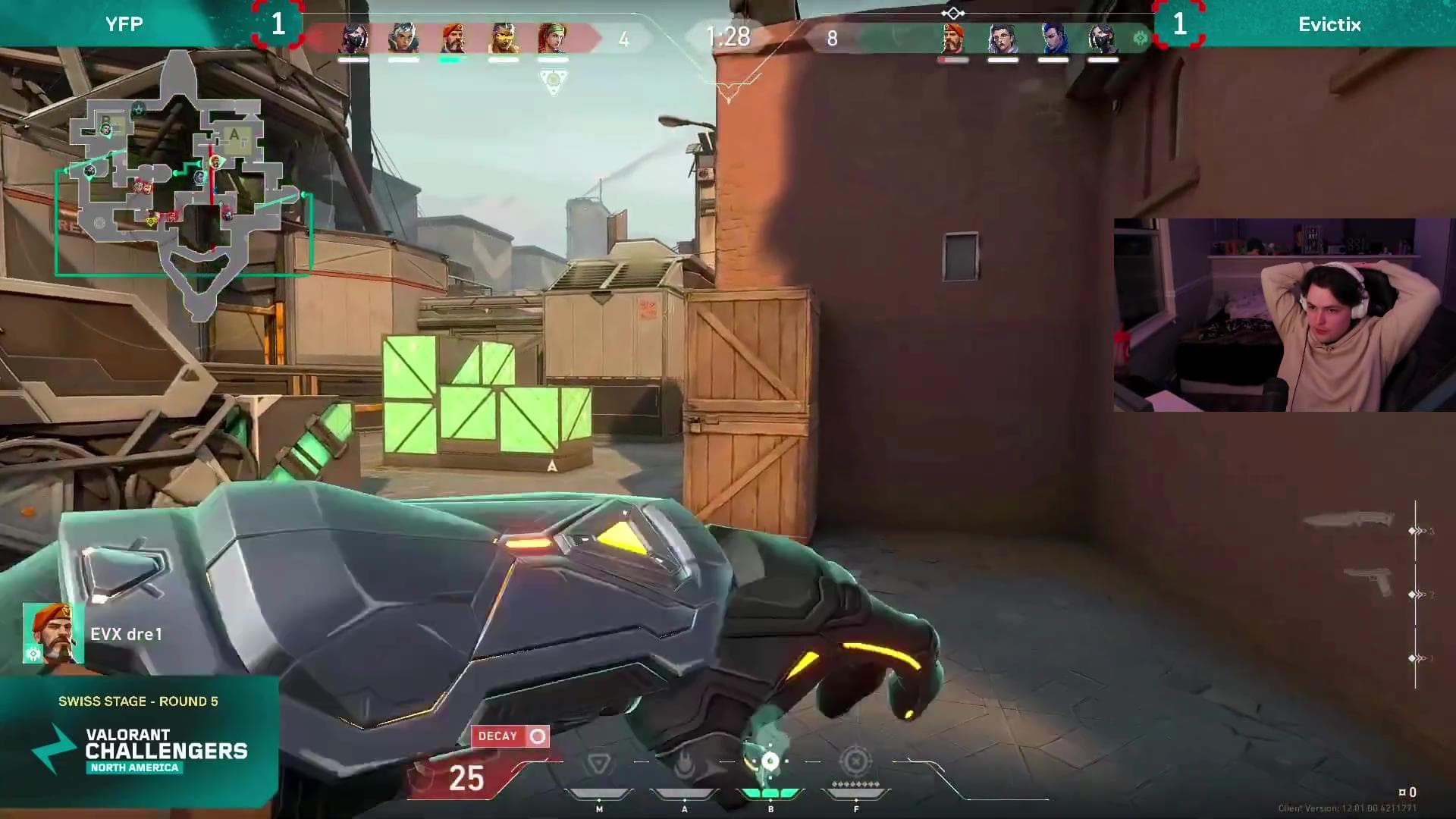Image resolution: width=1456 pixels, height=819 pixels.
Task: Switch to the pistol sidearm slot
Action: pyautogui.click(x=1369, y=582)
